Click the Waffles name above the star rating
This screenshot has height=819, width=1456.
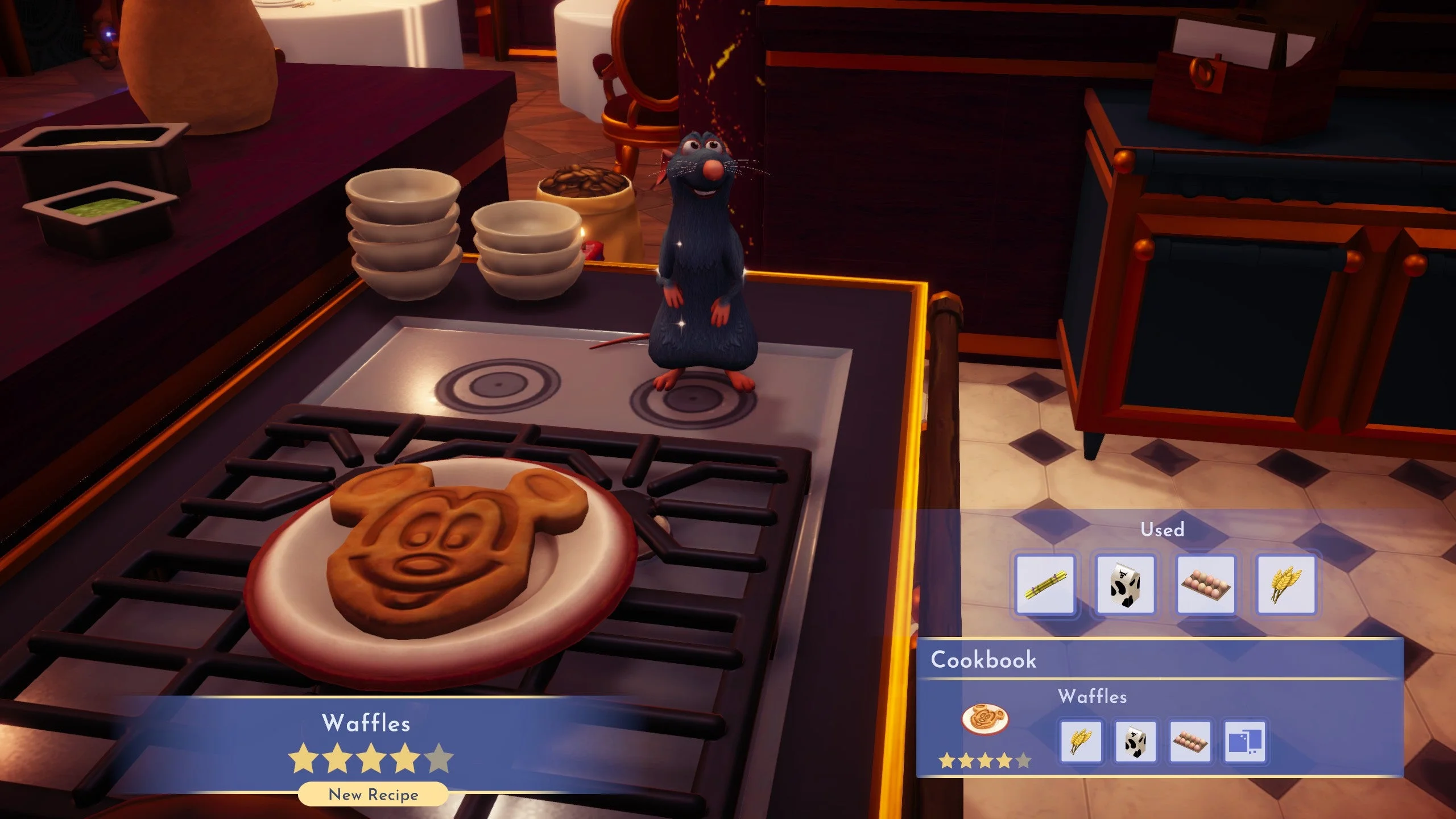367,723
